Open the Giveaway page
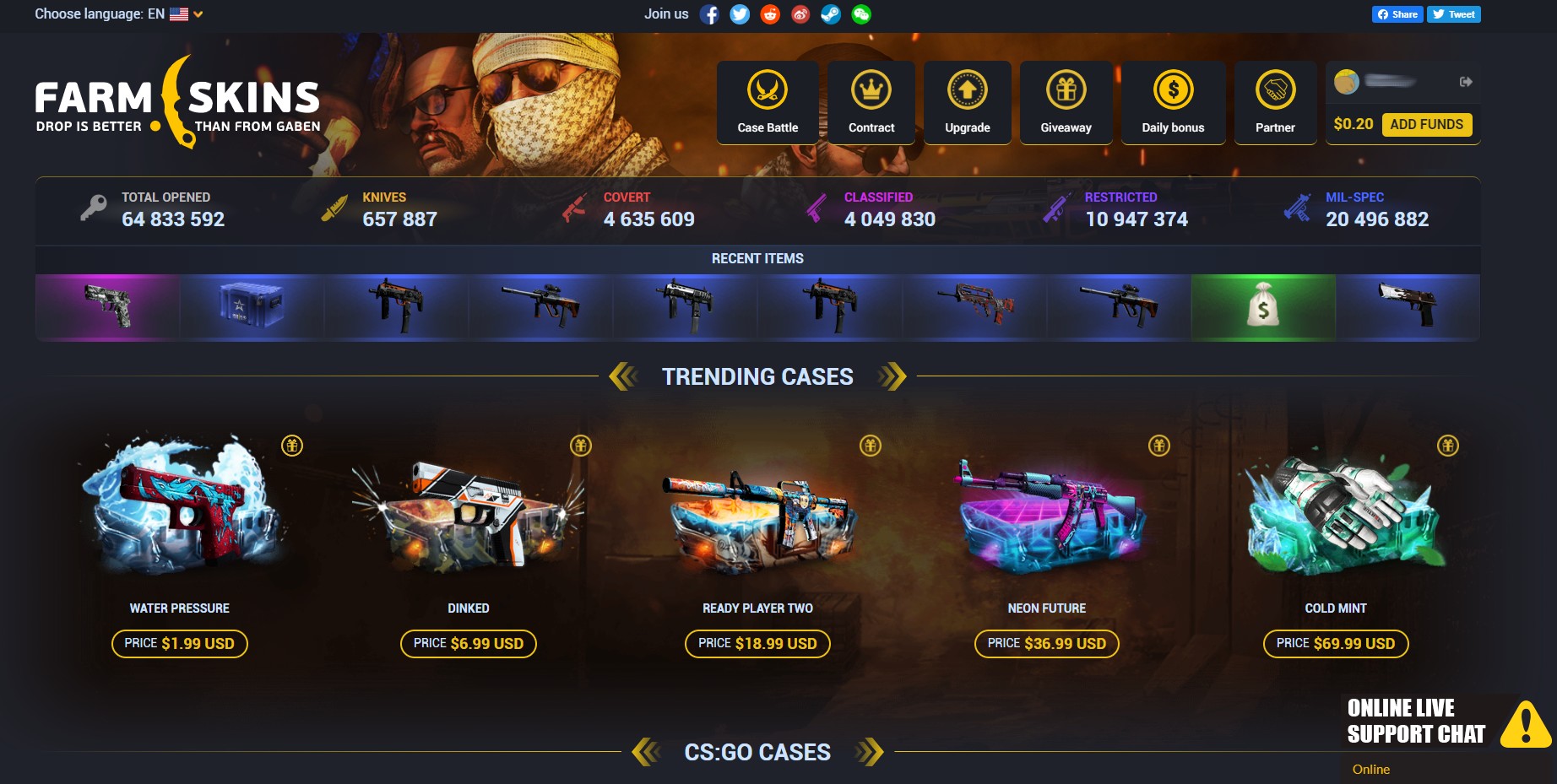Screen dimensions: 1557x784 pos(1066,101)
